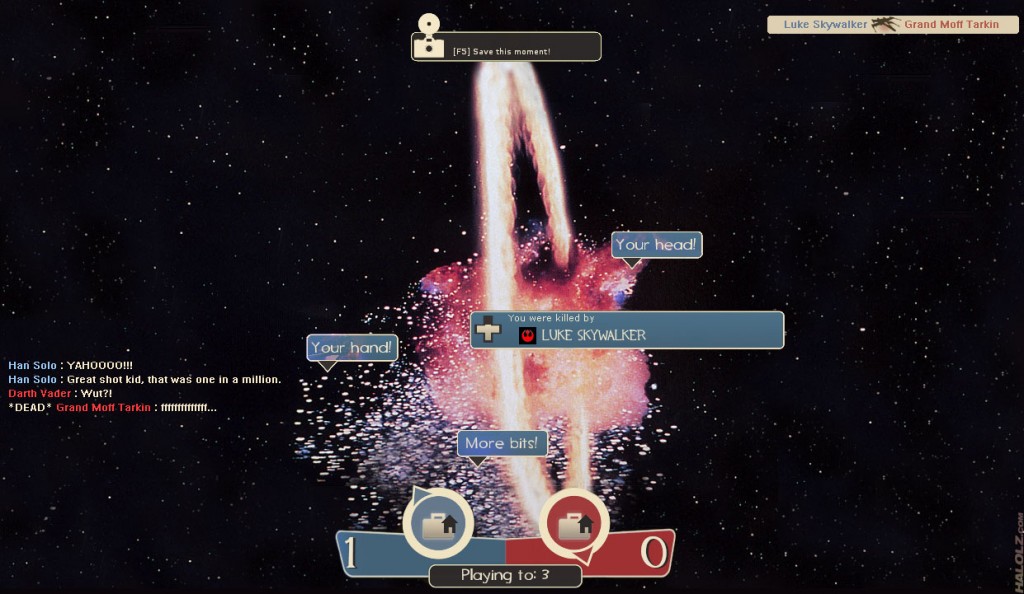Select Han Solo's "Great shot kid" chat message
The height and width of the screenshot is (594, 1024).
pyautogui.click(x=145, y=380)
